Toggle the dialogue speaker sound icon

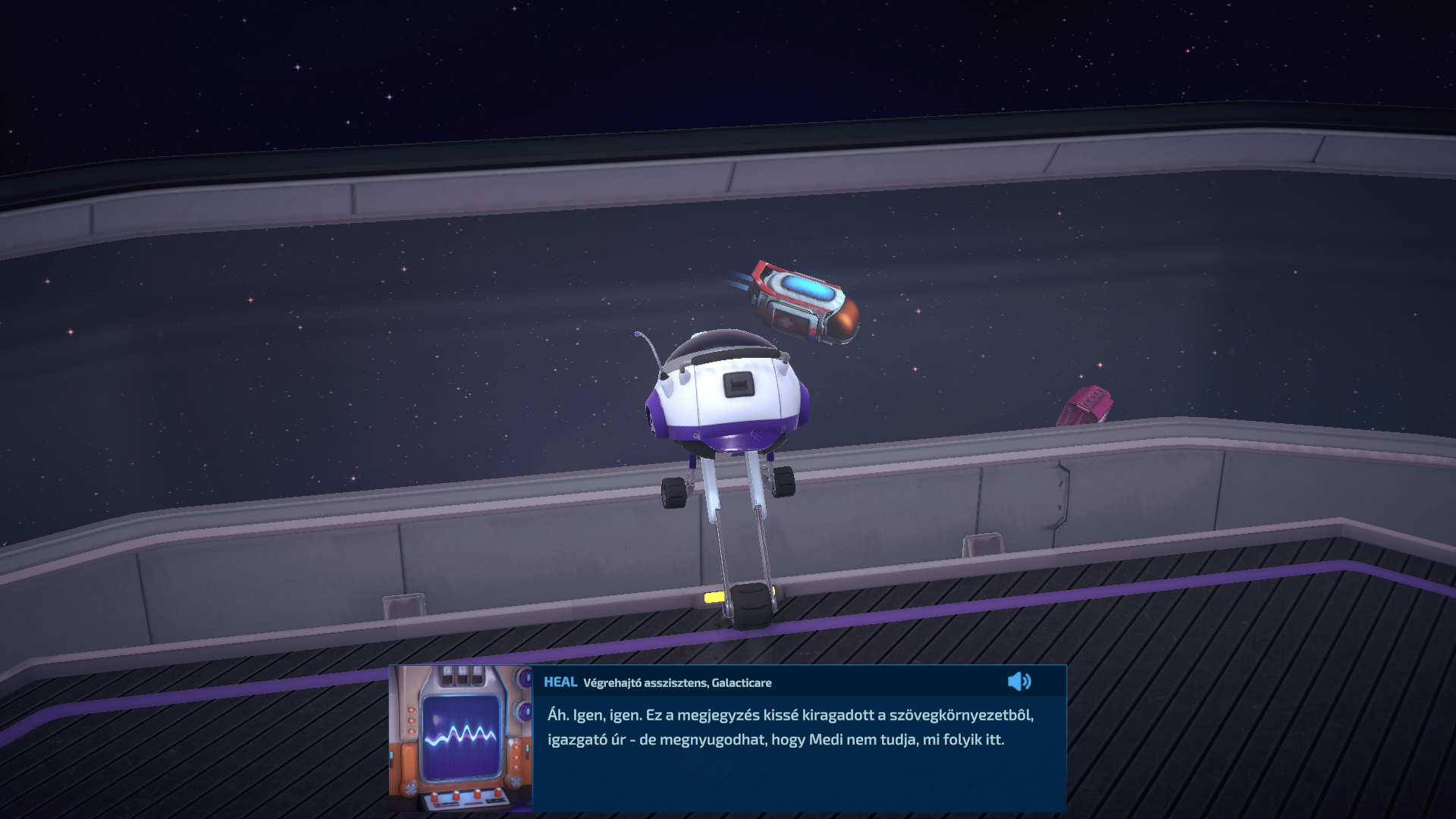click(x=1018, y=682)
